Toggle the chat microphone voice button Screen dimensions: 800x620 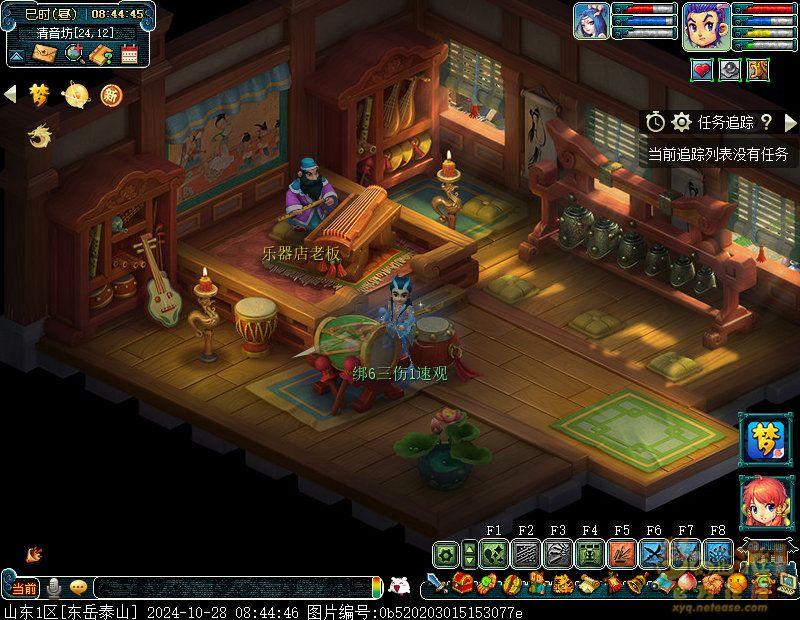pos(54,587)
